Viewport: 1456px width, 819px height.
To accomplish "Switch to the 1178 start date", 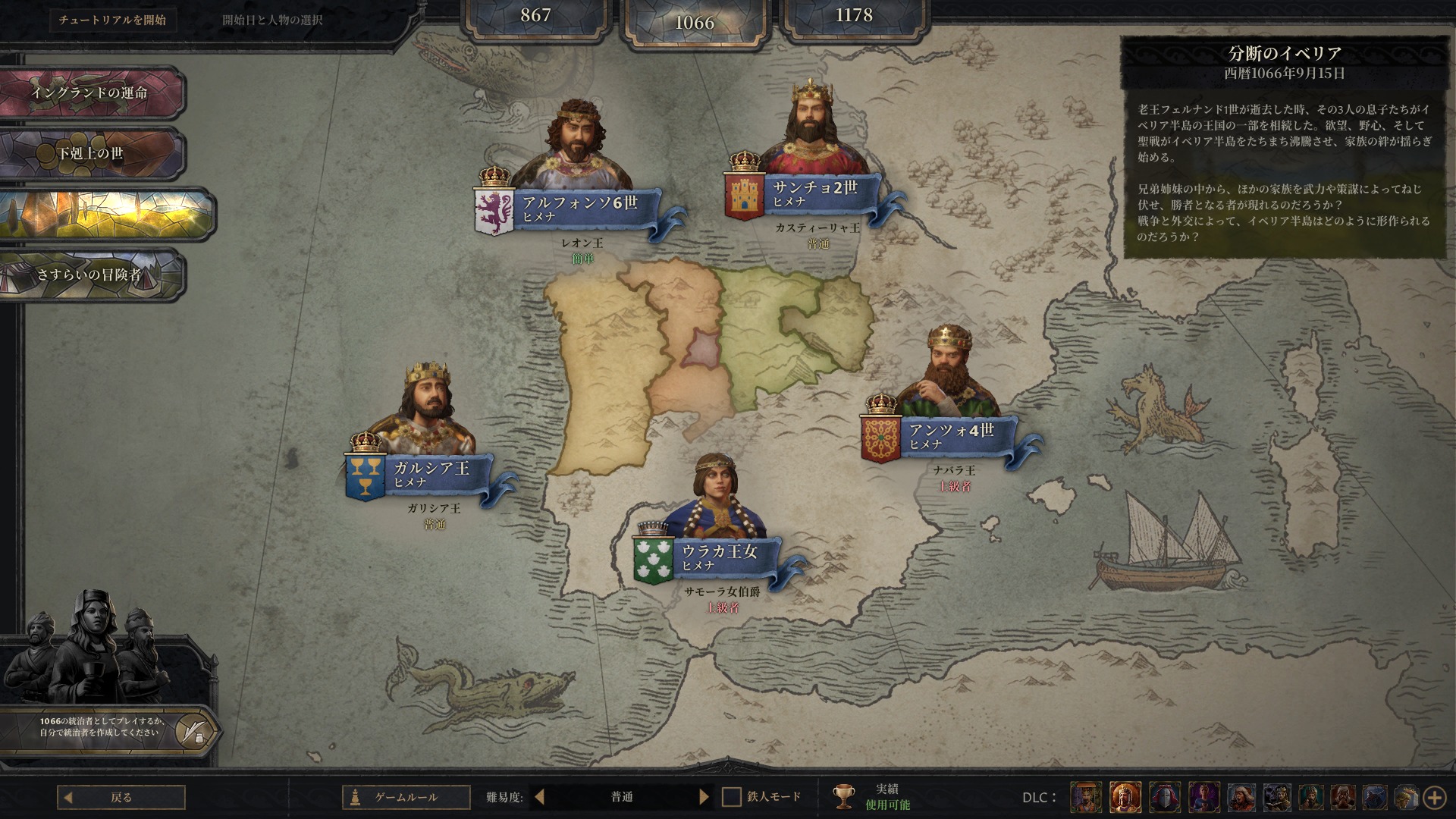I will 854,16.
